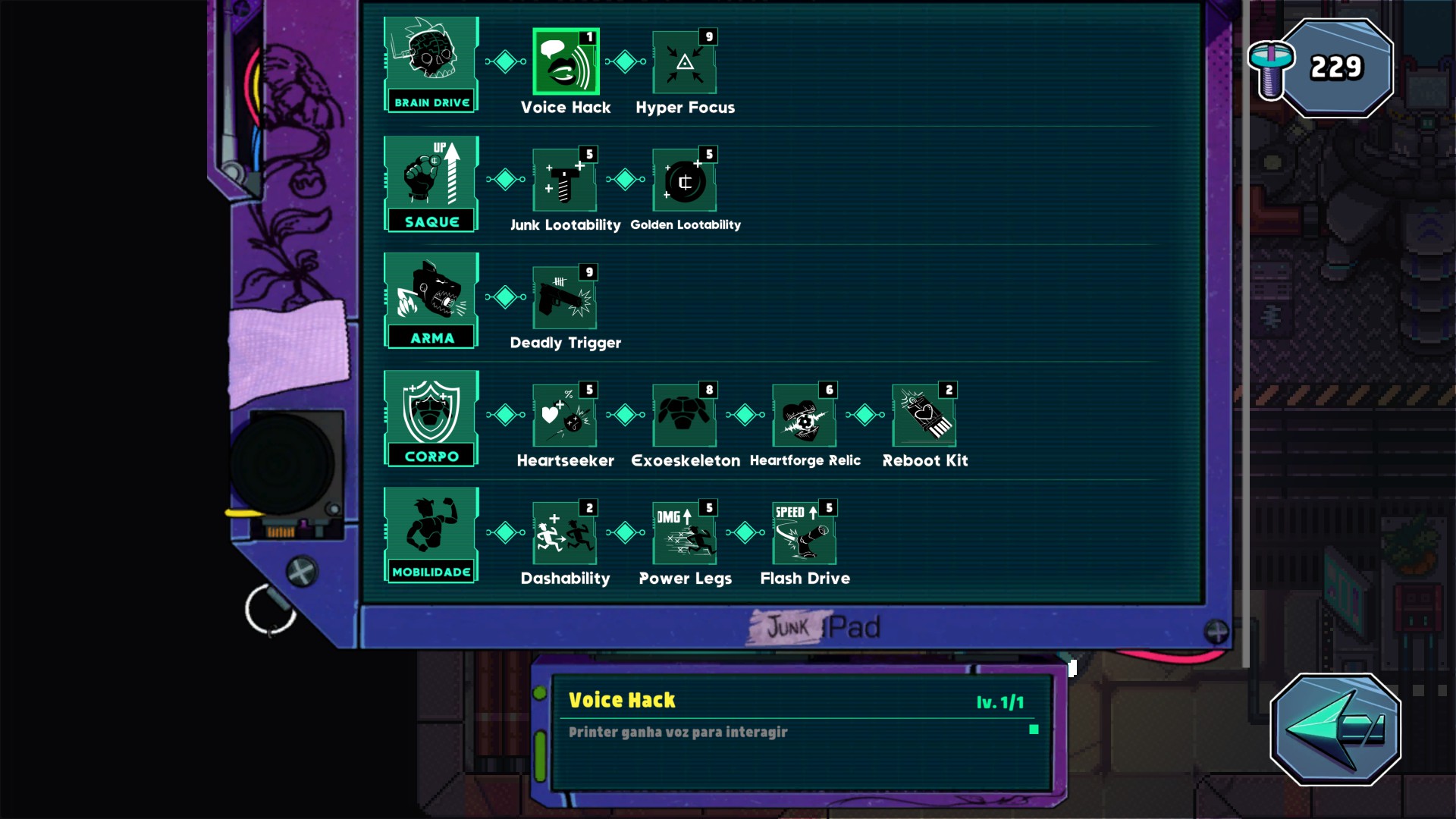The image size is (1456, 819).
Task: Choose the Hyper Focus upgrade
Action: (x=685, y=62)
